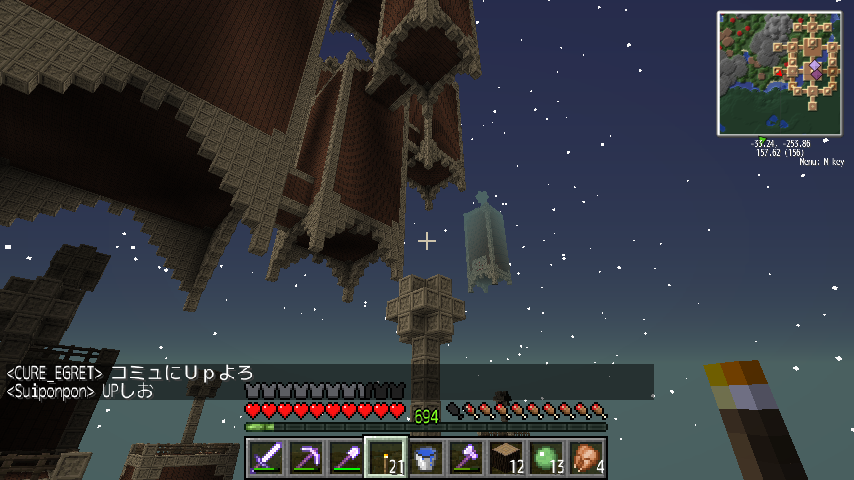
Task: Select the enchanted pickaxe slot
Action: (306, 458)
